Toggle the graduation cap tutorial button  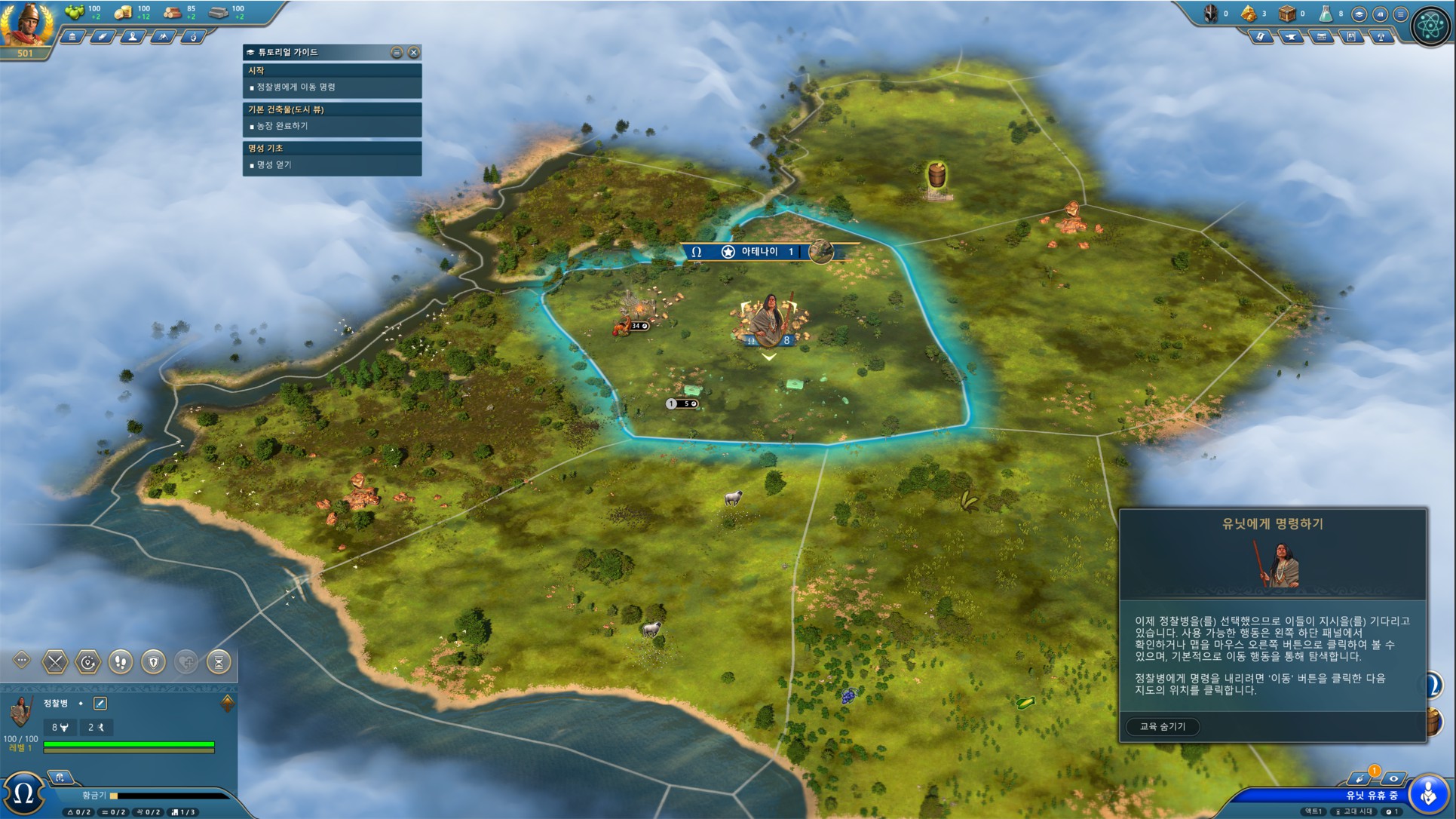coord(1359,14)
